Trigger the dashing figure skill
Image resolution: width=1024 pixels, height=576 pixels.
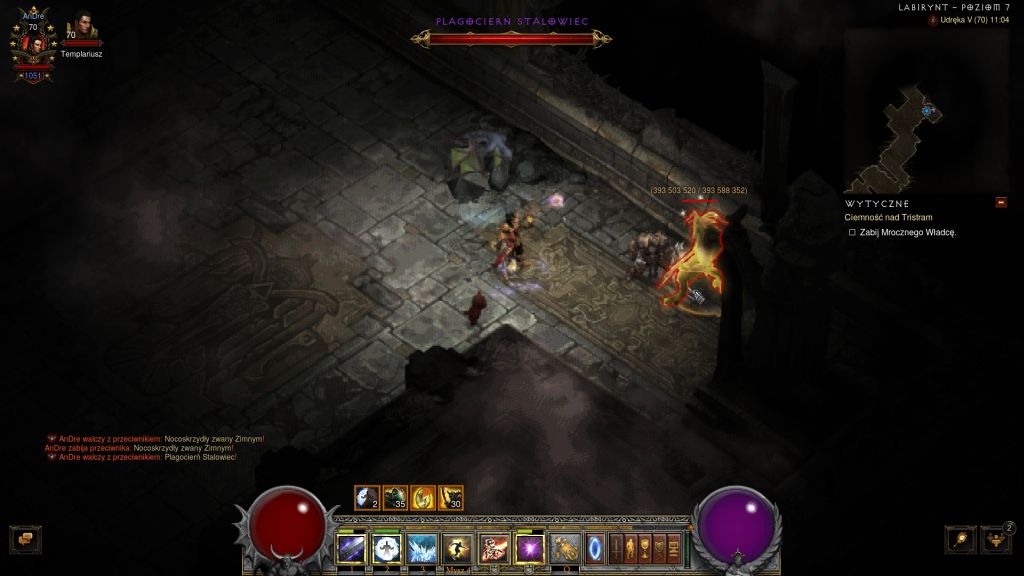457,548
